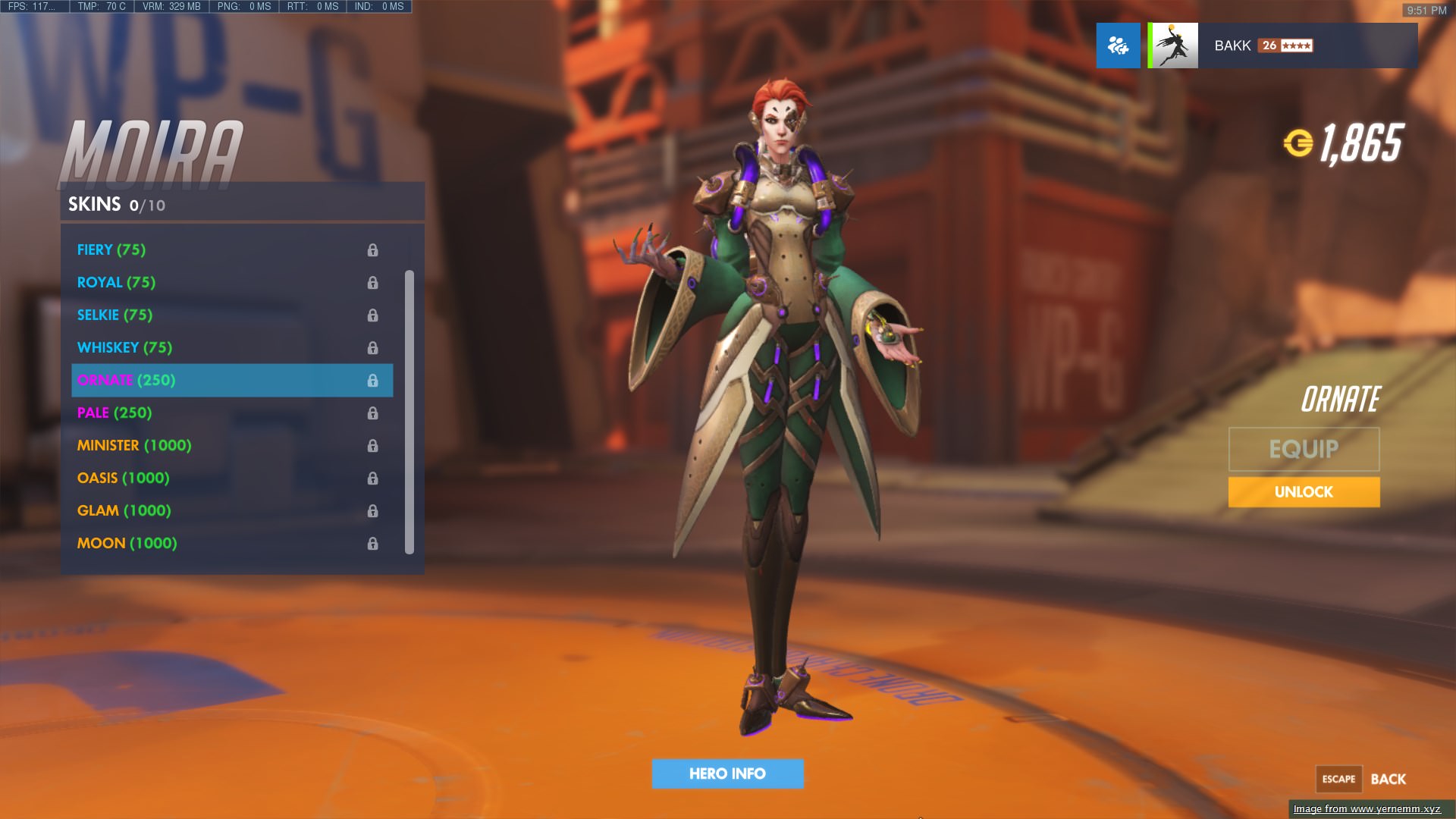Pick the Selkie skin

tap(115, 315)
